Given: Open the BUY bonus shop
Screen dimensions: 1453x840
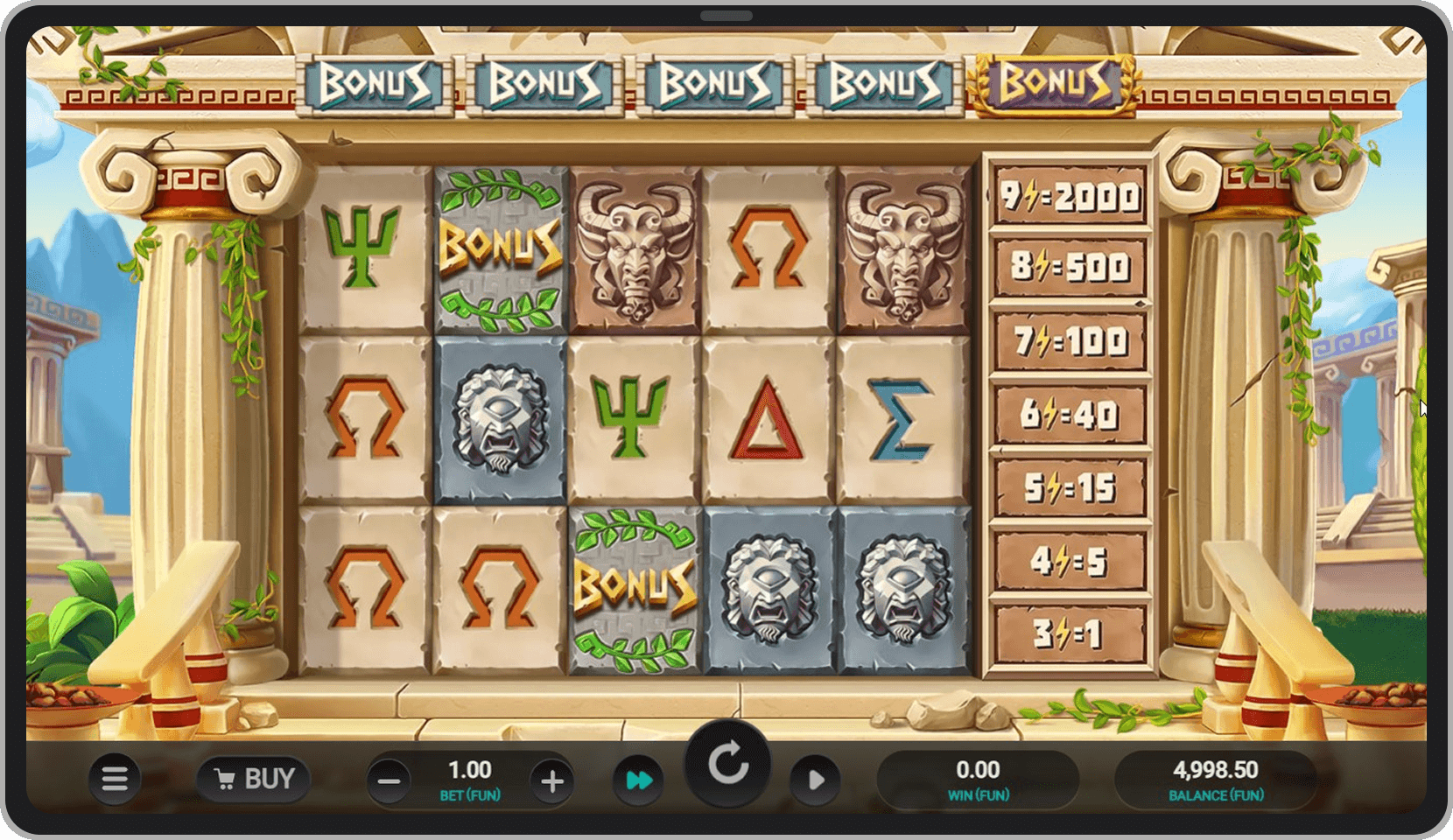Looking at the screenshot, I should click(254, 779).
